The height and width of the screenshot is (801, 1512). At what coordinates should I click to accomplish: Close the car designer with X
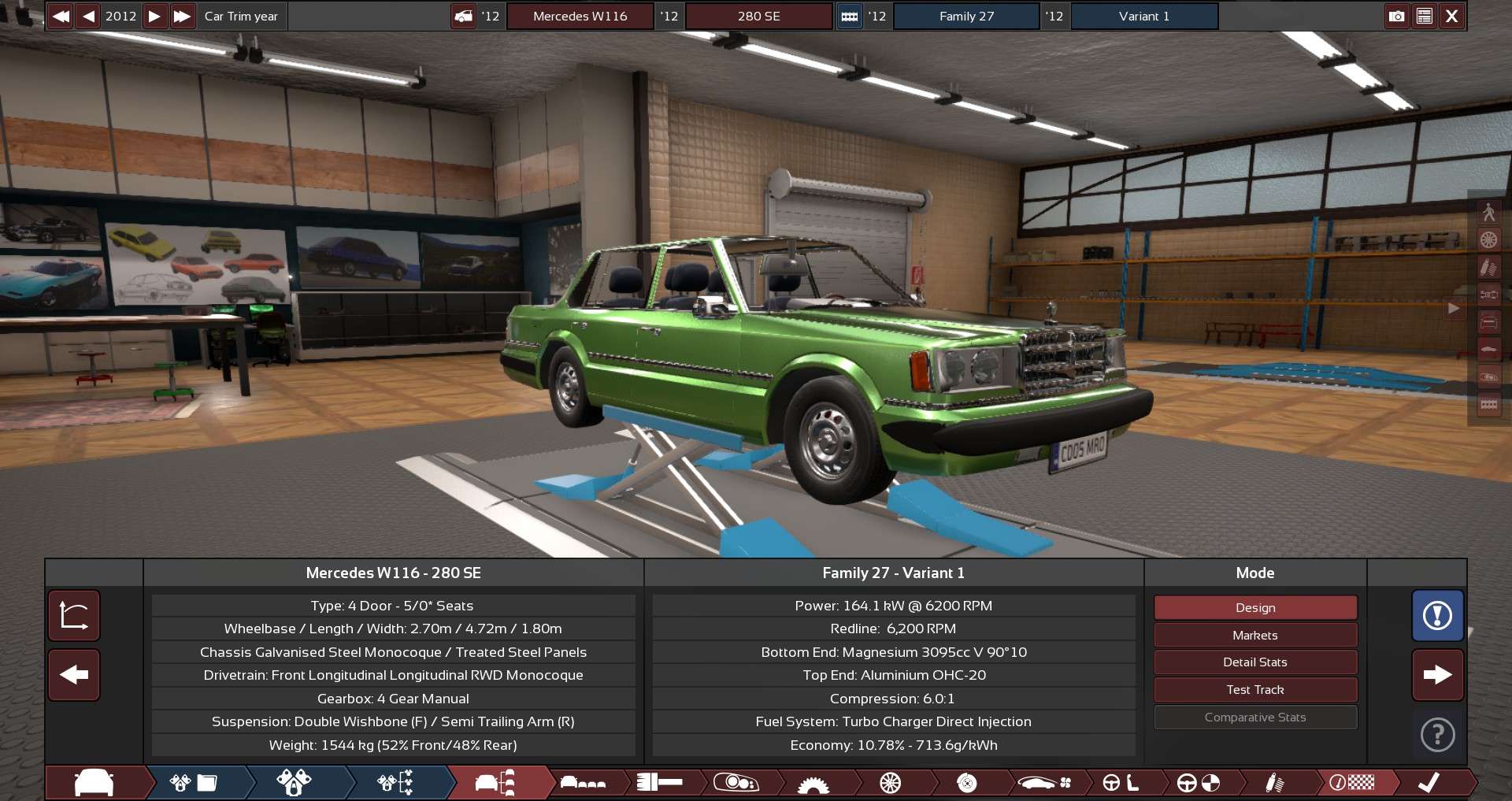tap(1452, 16)
